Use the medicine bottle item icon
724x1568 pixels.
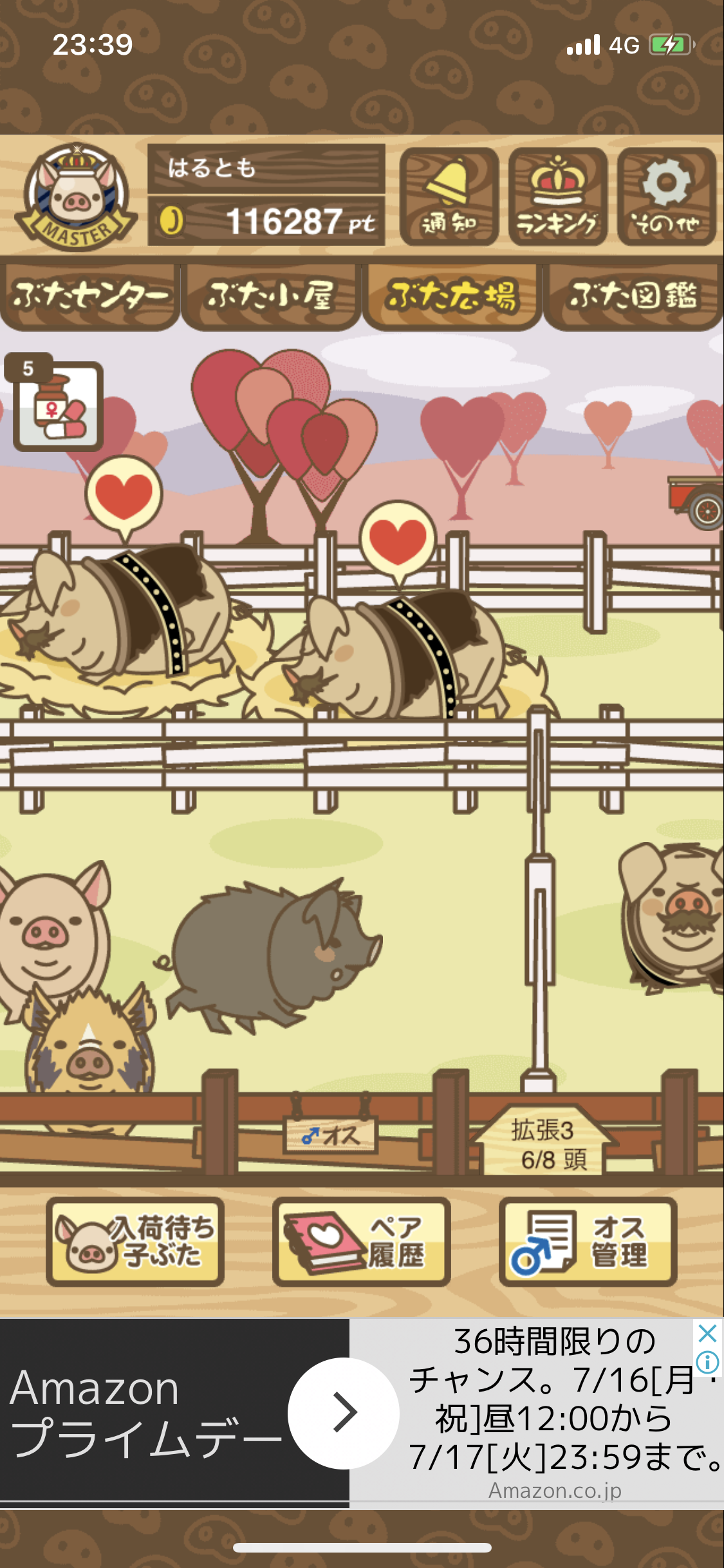click(58, 406)
